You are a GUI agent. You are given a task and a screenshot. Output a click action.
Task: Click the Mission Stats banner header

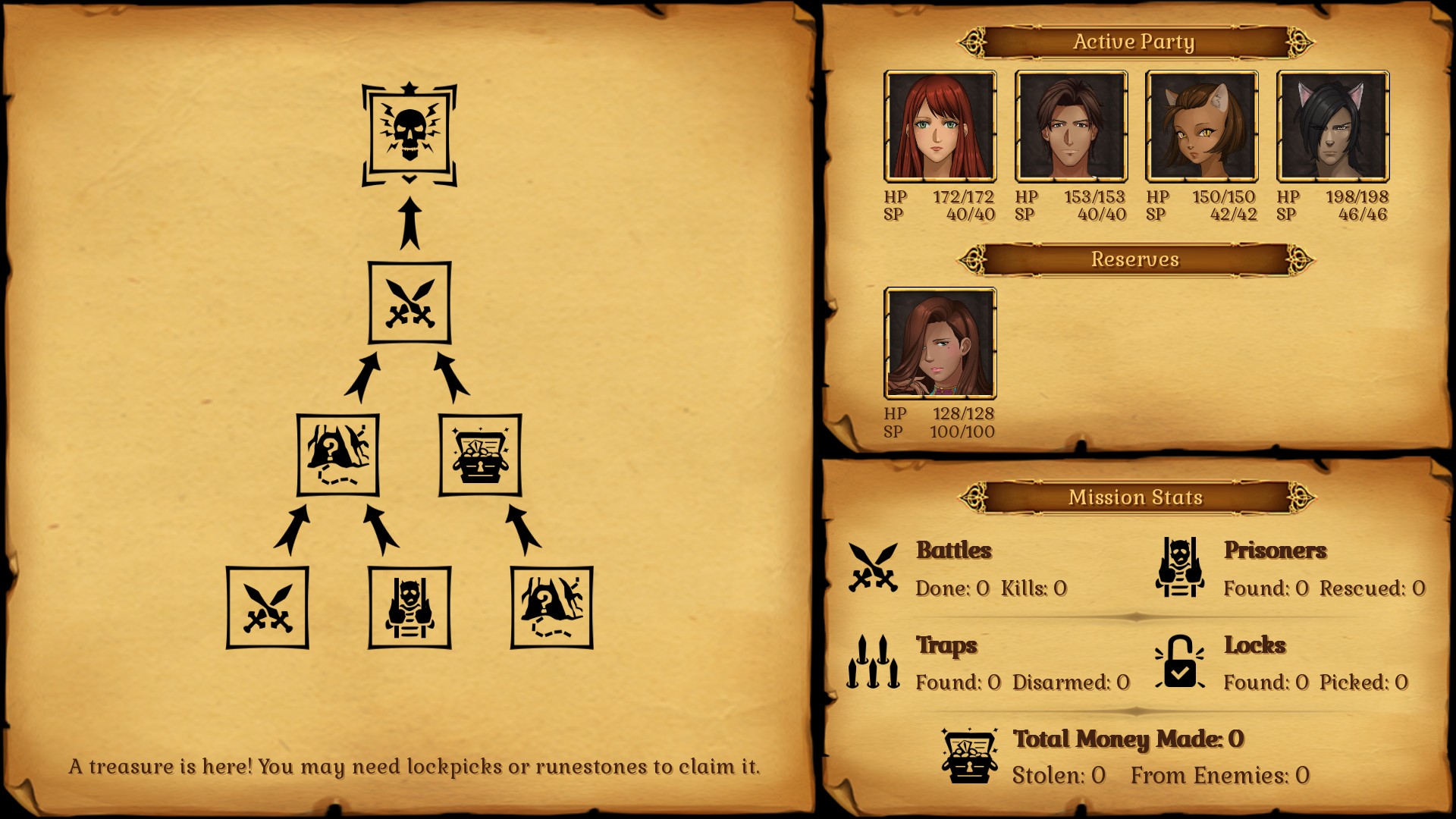[1135, 497]
